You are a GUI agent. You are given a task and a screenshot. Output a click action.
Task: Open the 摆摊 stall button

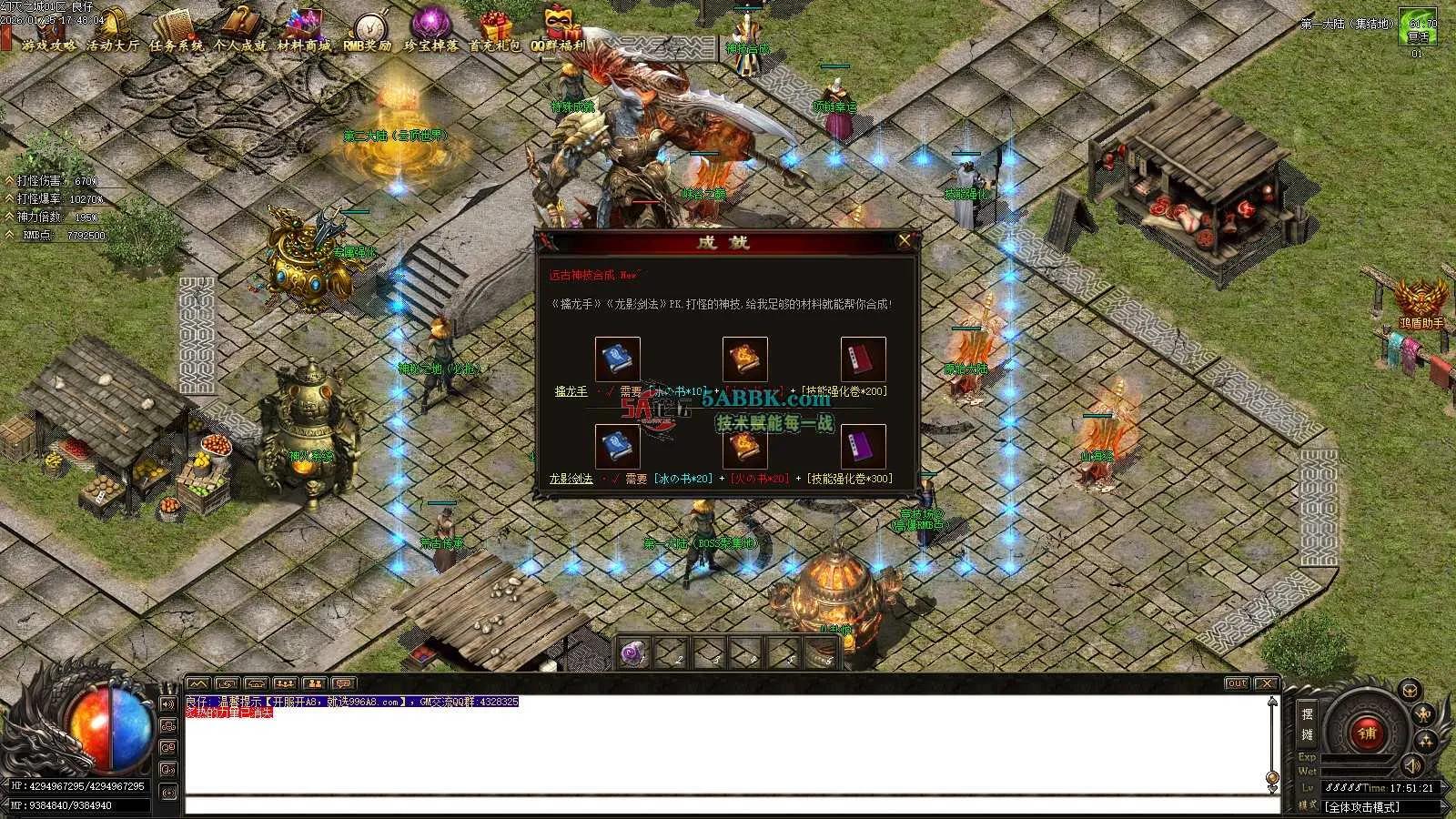[x=1307, y=724]
